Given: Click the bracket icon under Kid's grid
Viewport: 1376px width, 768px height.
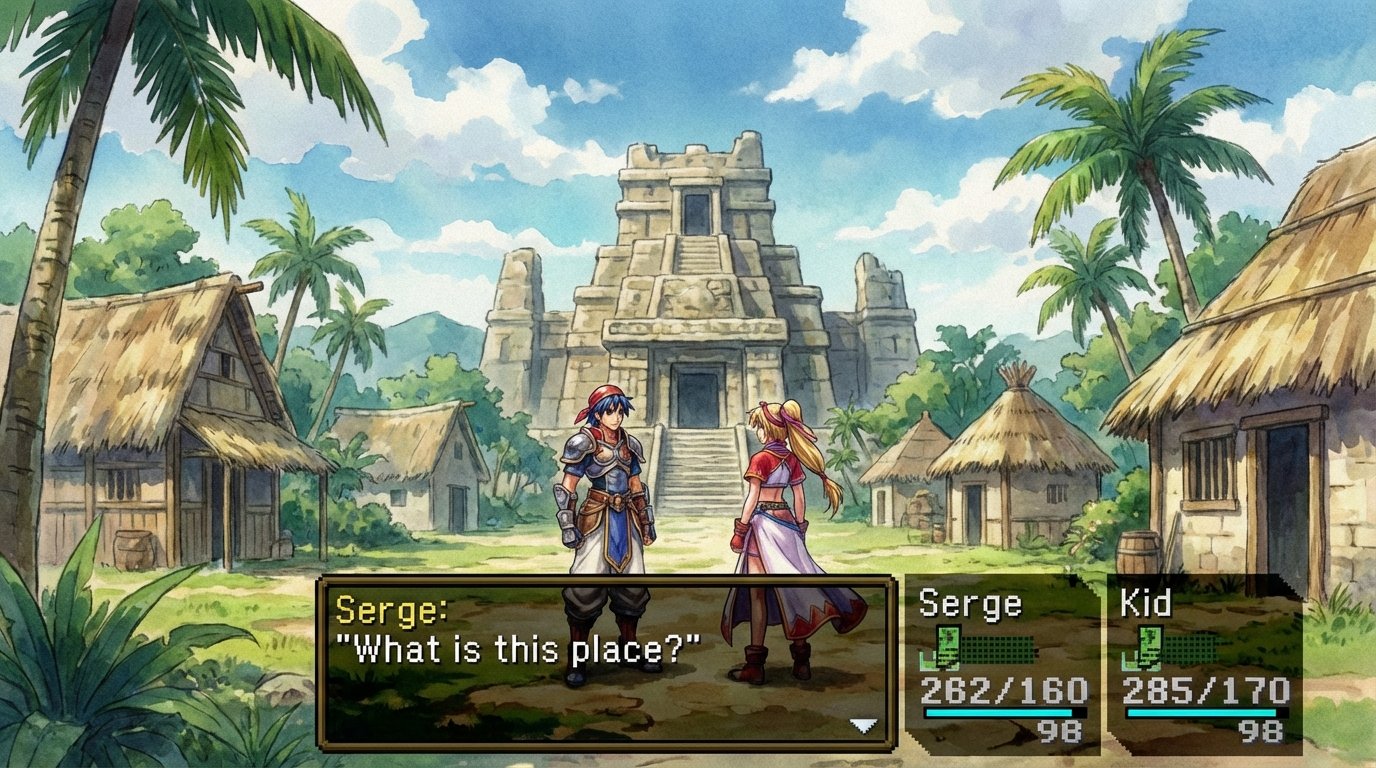Looking at the screenshot, I should coord(1128,660).
